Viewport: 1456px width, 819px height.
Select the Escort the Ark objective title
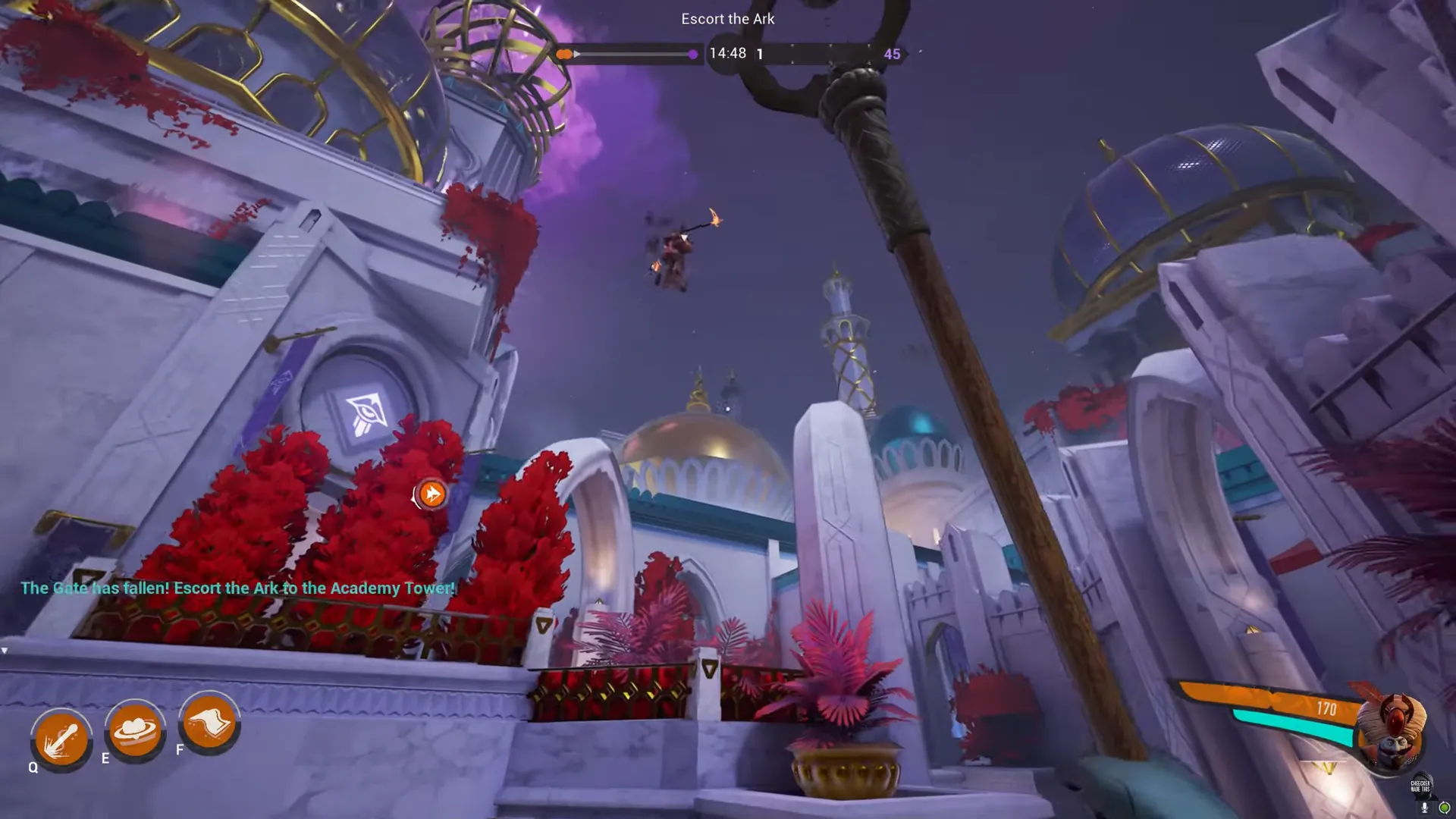pos(727,18)
